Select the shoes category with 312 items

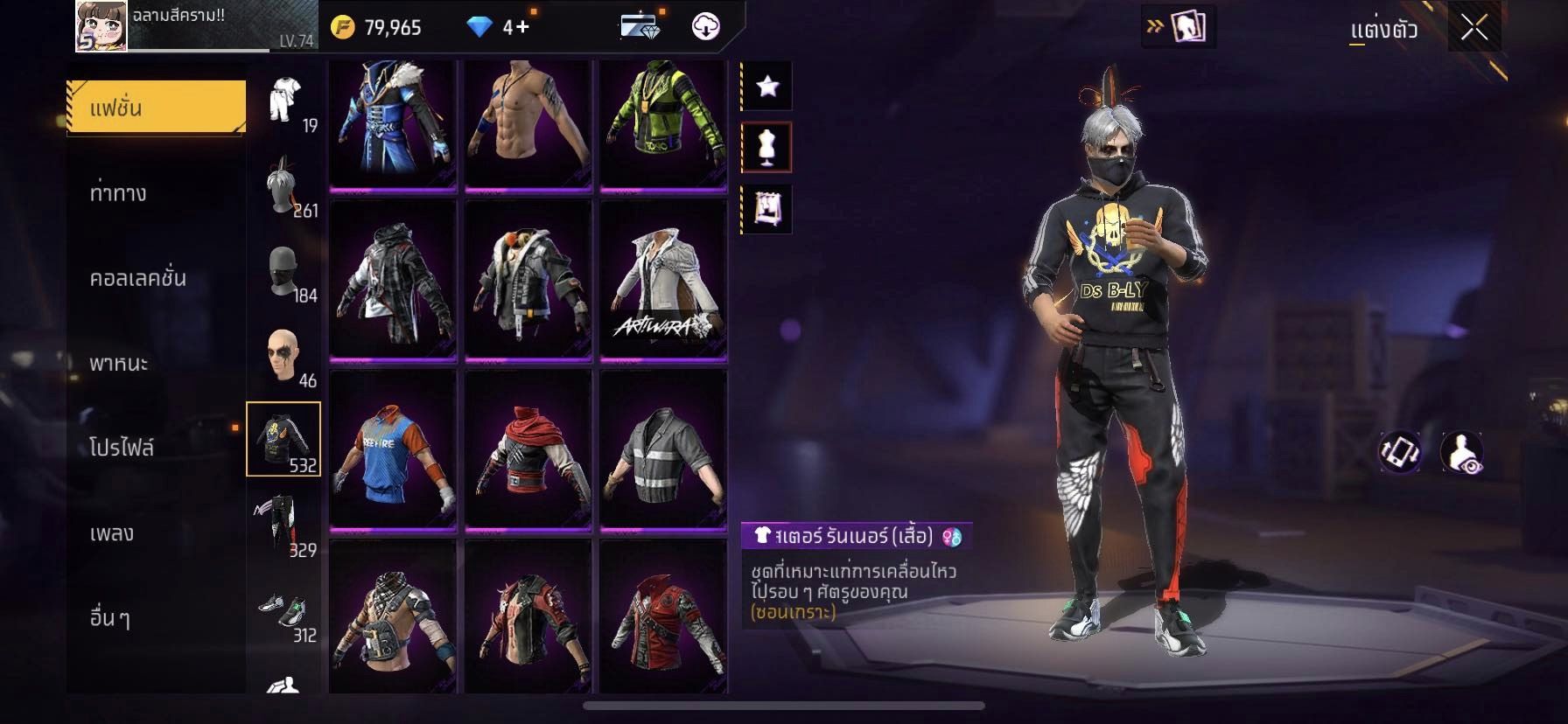click(x=284, y=610)
